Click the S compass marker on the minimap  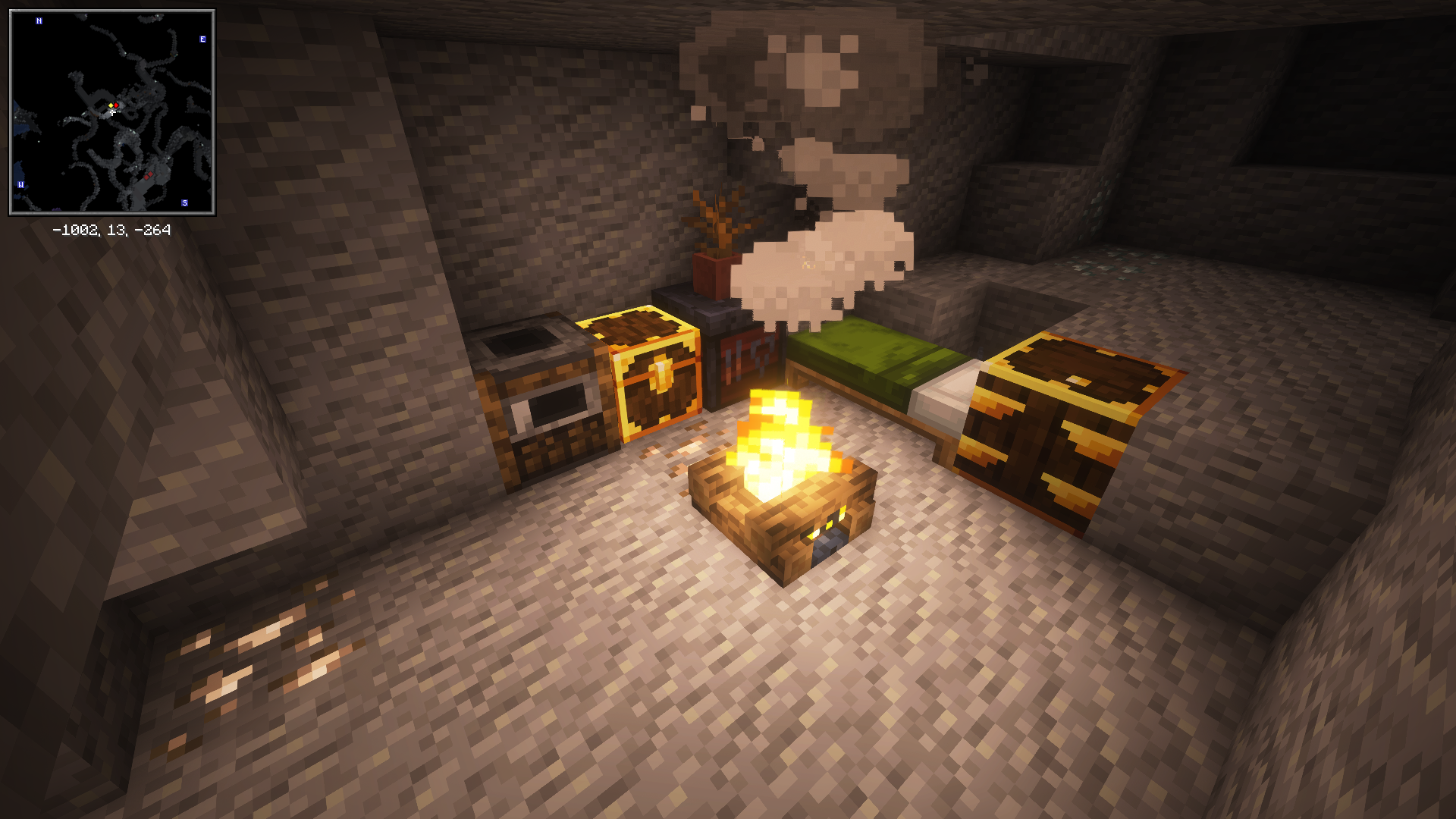click(x=184, y=202)
